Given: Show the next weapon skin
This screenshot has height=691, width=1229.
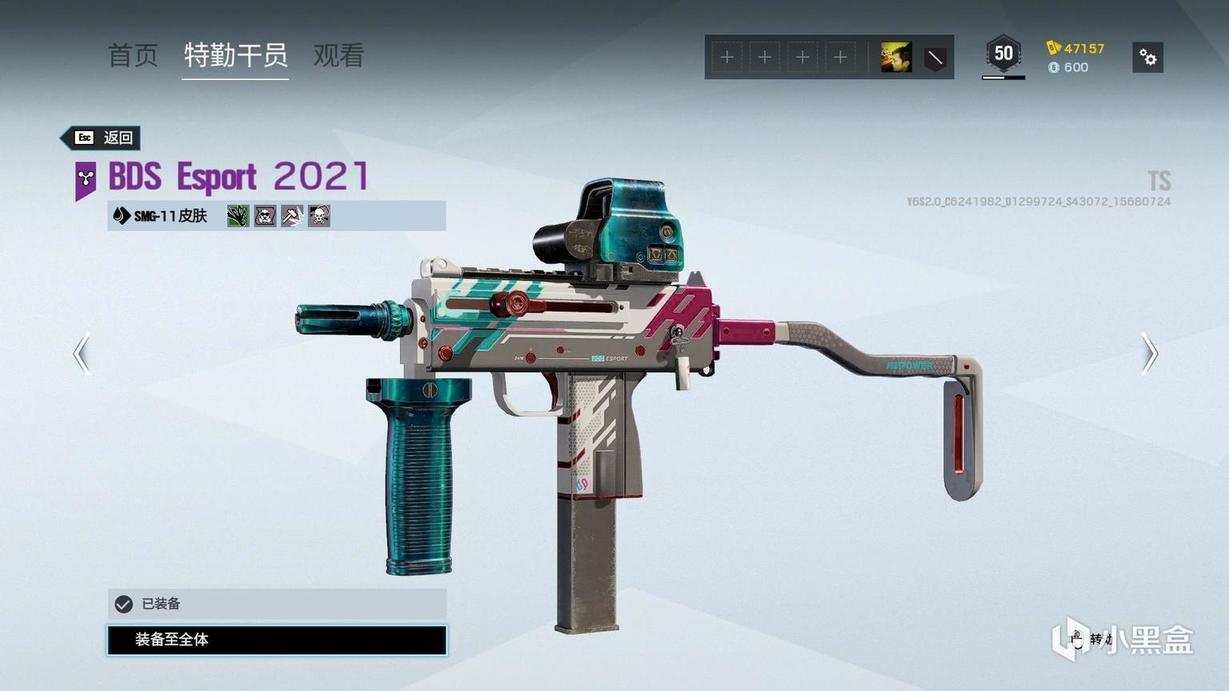Looking at the screenshot, I should (1150, 354).
